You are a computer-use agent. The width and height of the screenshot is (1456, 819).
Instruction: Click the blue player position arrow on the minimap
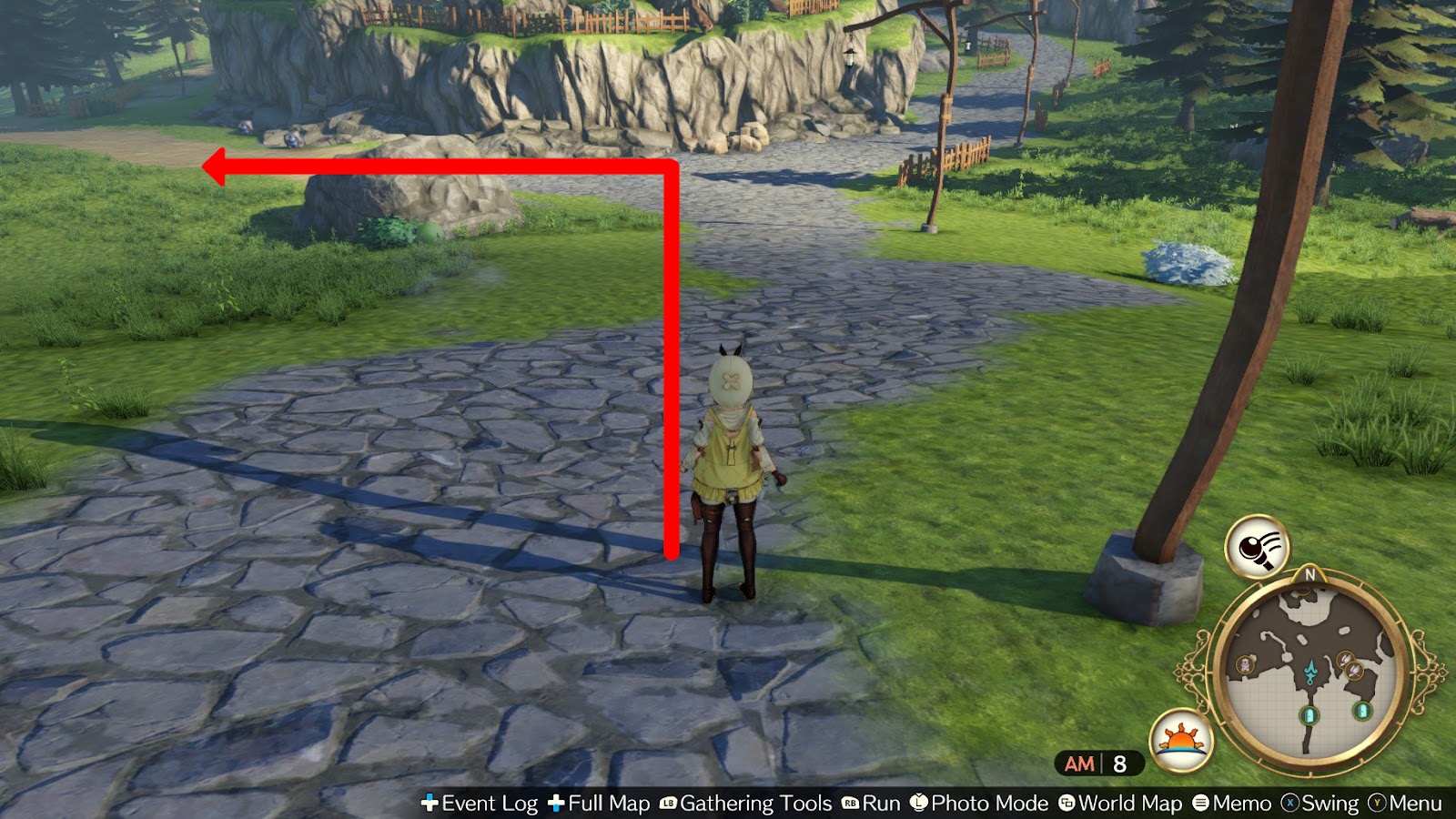1310,671
